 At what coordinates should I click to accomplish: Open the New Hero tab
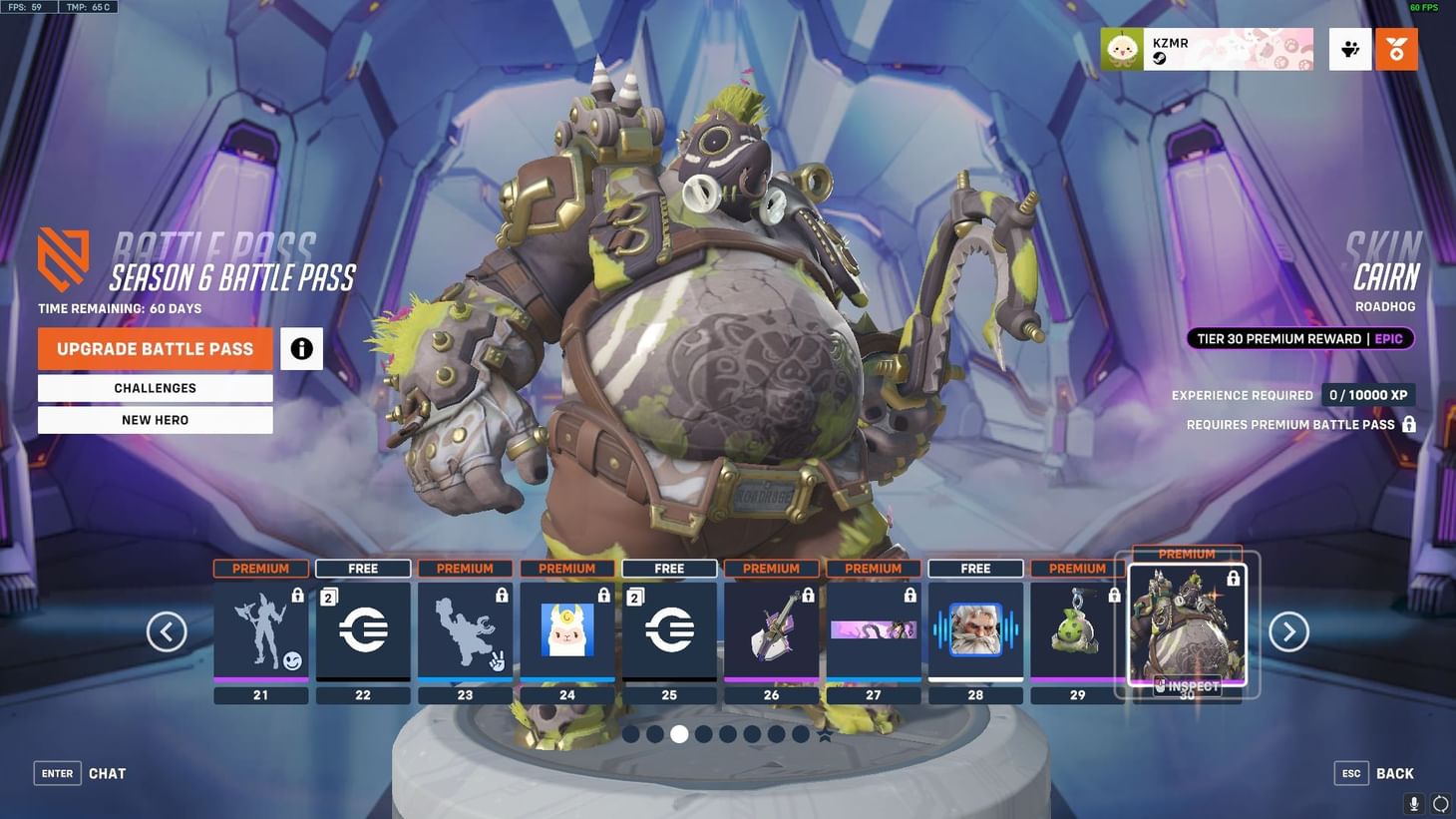click(155, 420)
